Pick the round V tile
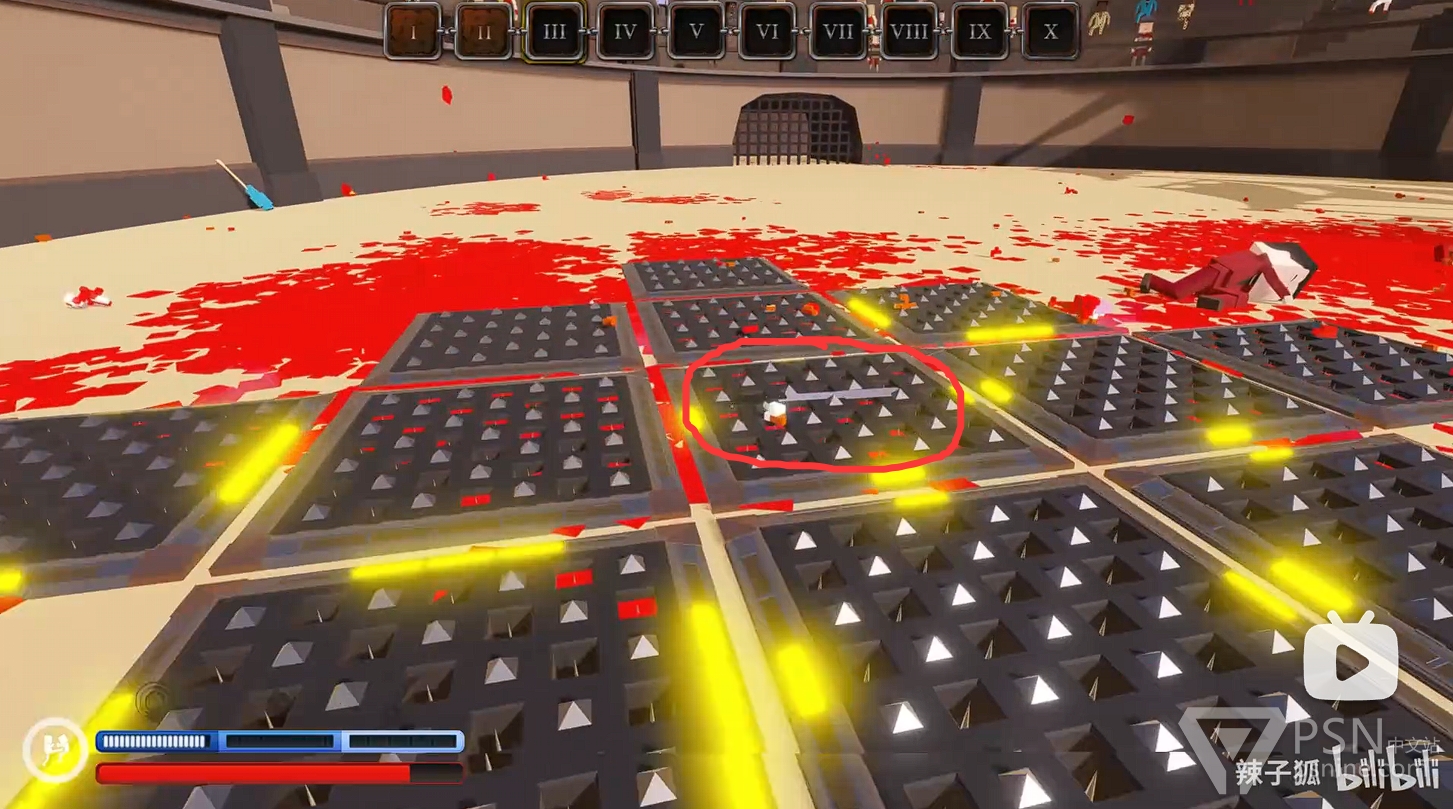 tap(697, 31)
